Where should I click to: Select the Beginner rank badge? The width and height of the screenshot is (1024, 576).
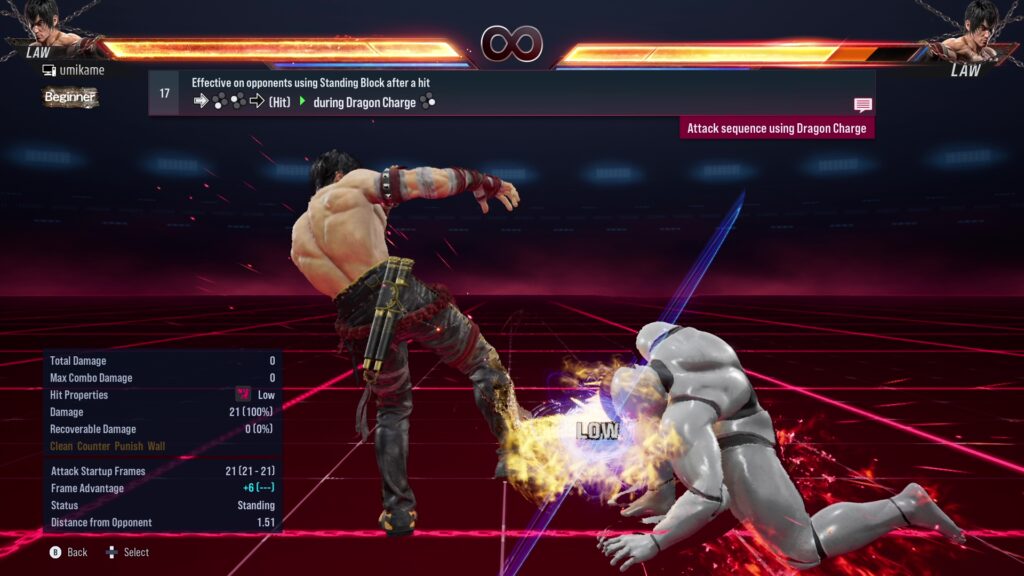coord(70,97)
